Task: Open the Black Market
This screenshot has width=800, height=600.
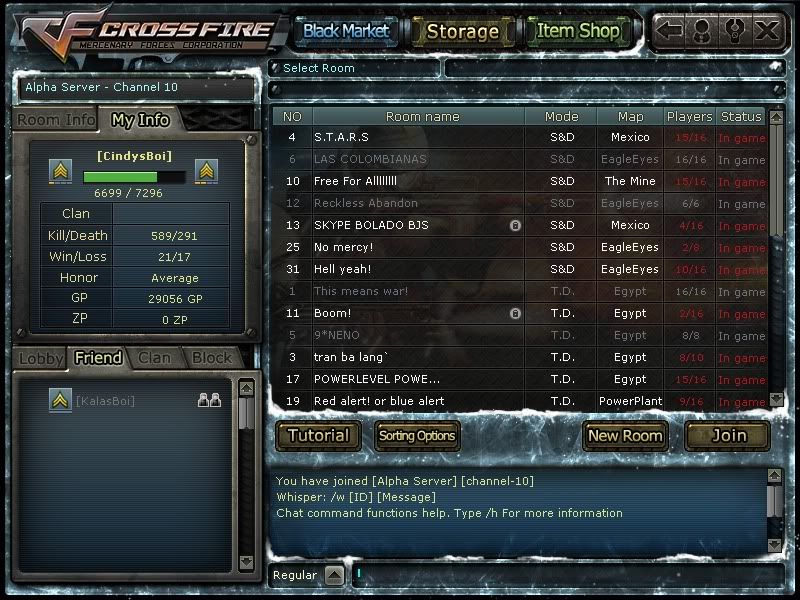Action: click(x=346, y=31)
